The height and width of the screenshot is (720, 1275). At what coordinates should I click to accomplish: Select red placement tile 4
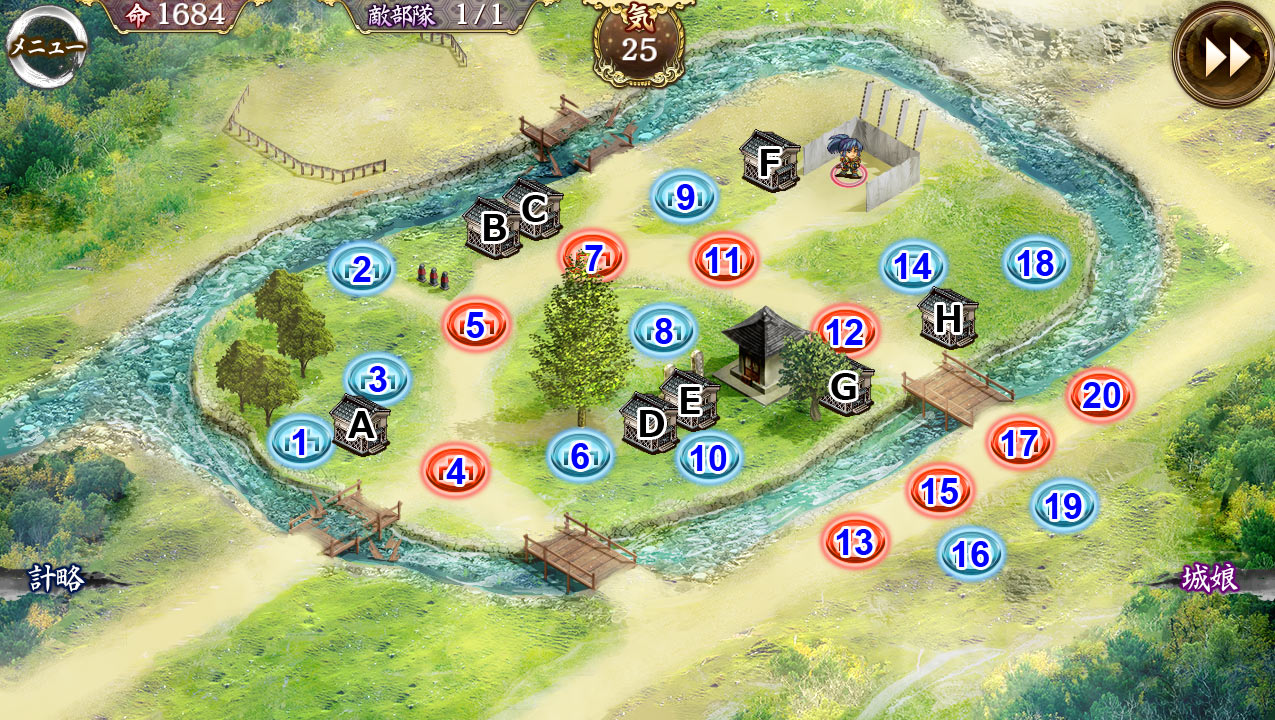pos(455,470)
